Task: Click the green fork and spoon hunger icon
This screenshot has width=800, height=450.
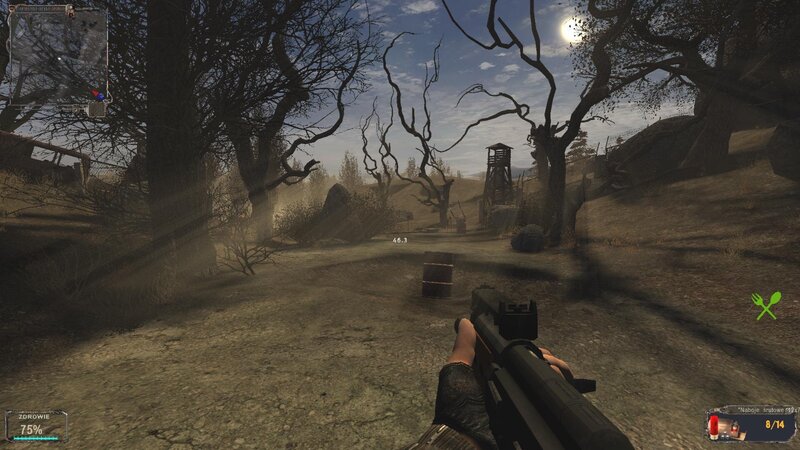Action: [x=766, y=305]
